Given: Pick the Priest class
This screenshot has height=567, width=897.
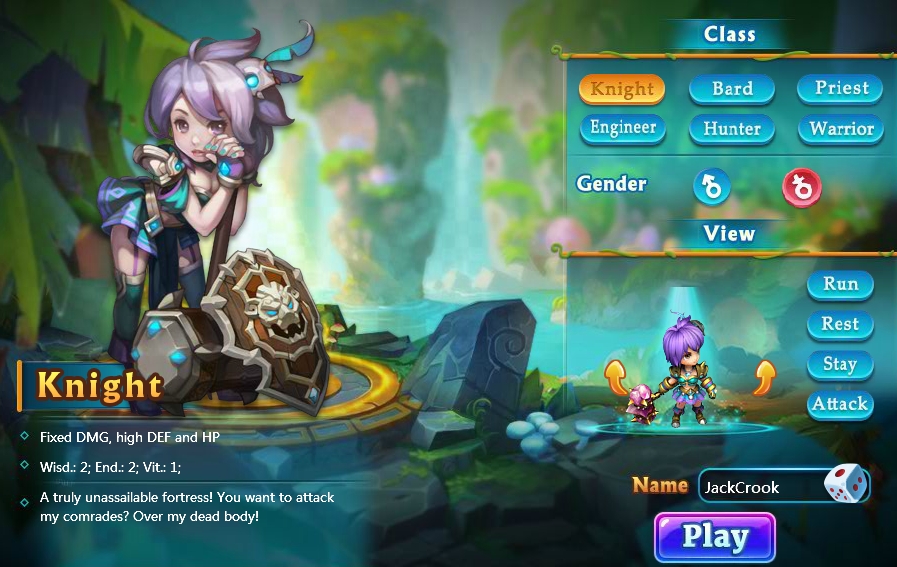Looking at the screenshot, I should (841, 88).
